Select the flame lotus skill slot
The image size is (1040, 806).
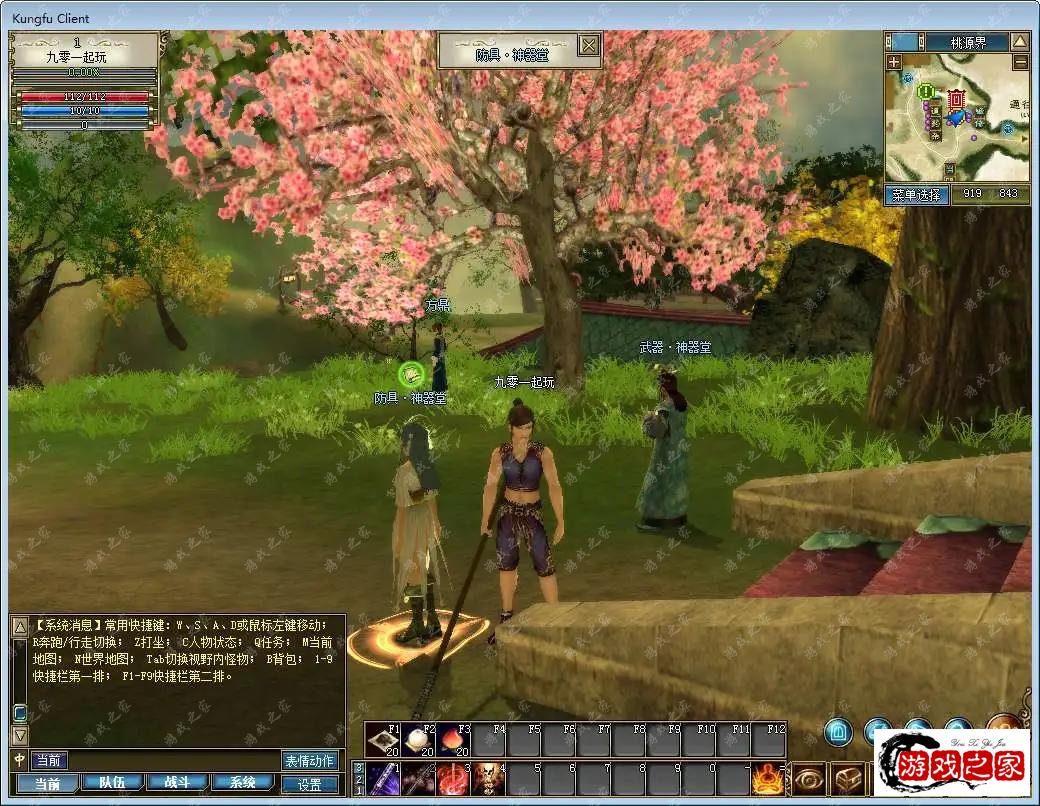pos(767,779)
